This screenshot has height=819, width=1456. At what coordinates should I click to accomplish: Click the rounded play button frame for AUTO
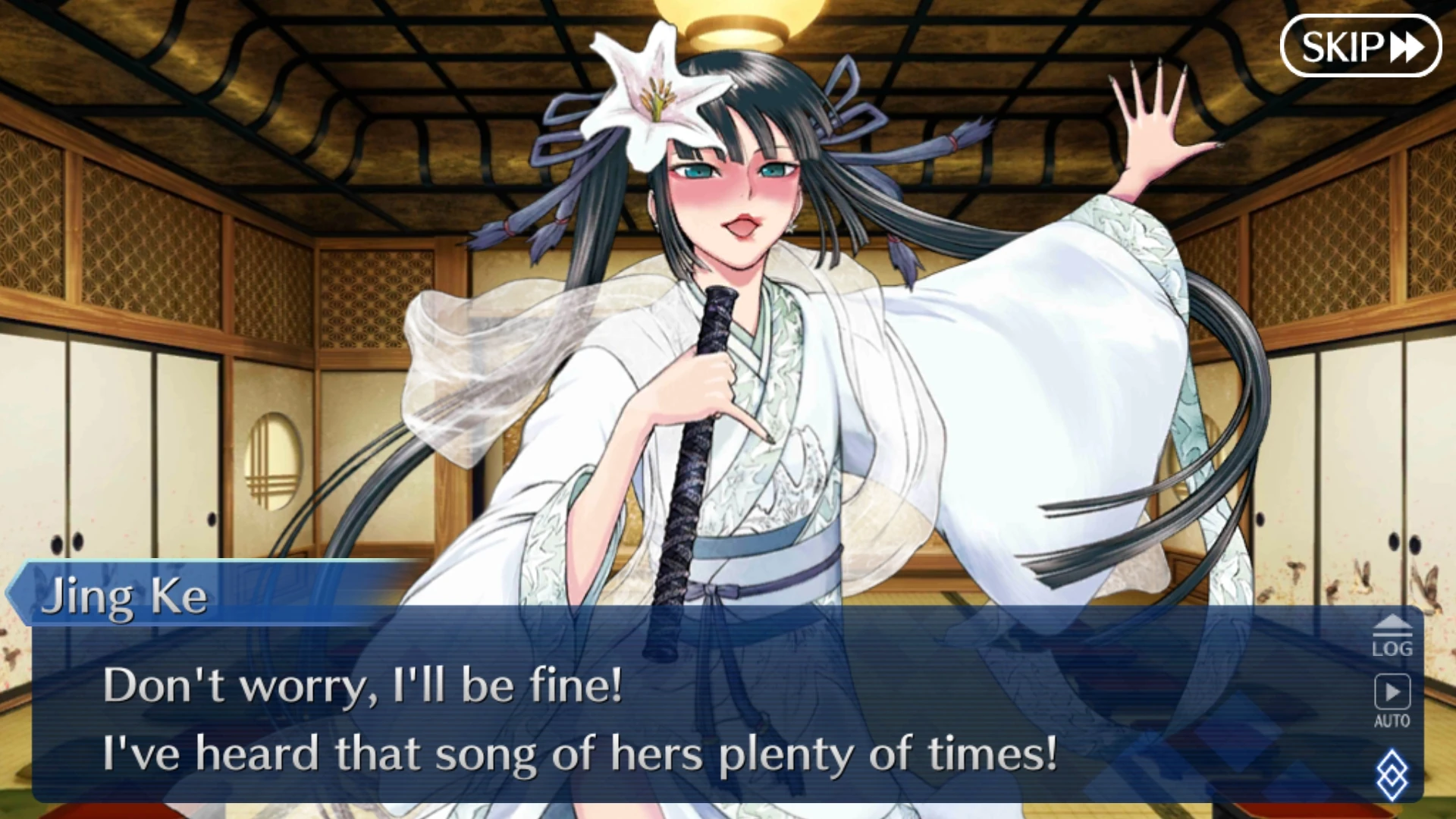(x=1393, y=692)
